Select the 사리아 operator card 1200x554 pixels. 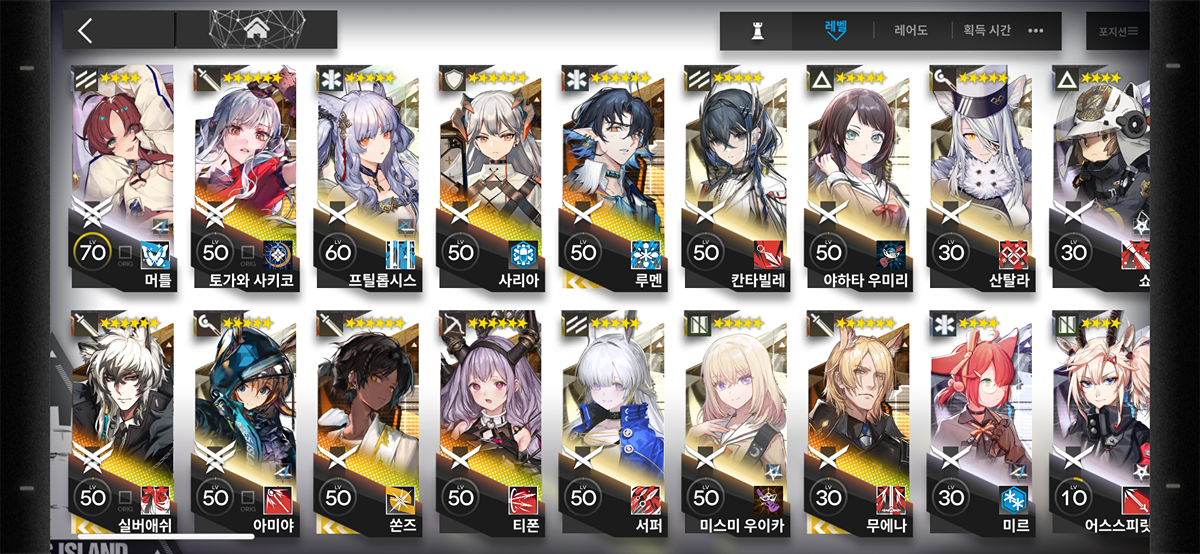click(x=490, y=178)
